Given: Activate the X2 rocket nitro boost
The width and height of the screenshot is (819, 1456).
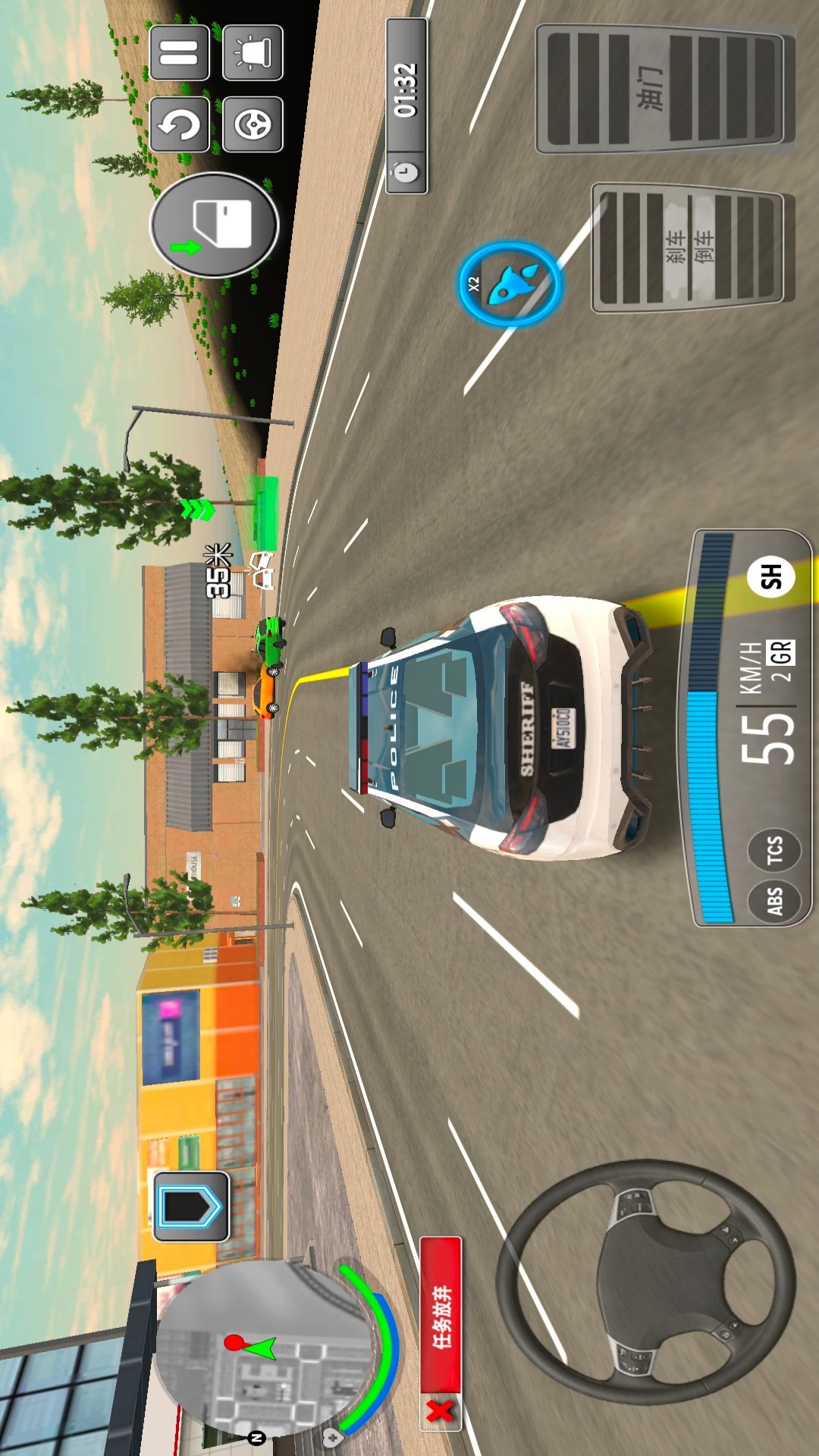Looking at the screenshot, I should tap(509, 284).
